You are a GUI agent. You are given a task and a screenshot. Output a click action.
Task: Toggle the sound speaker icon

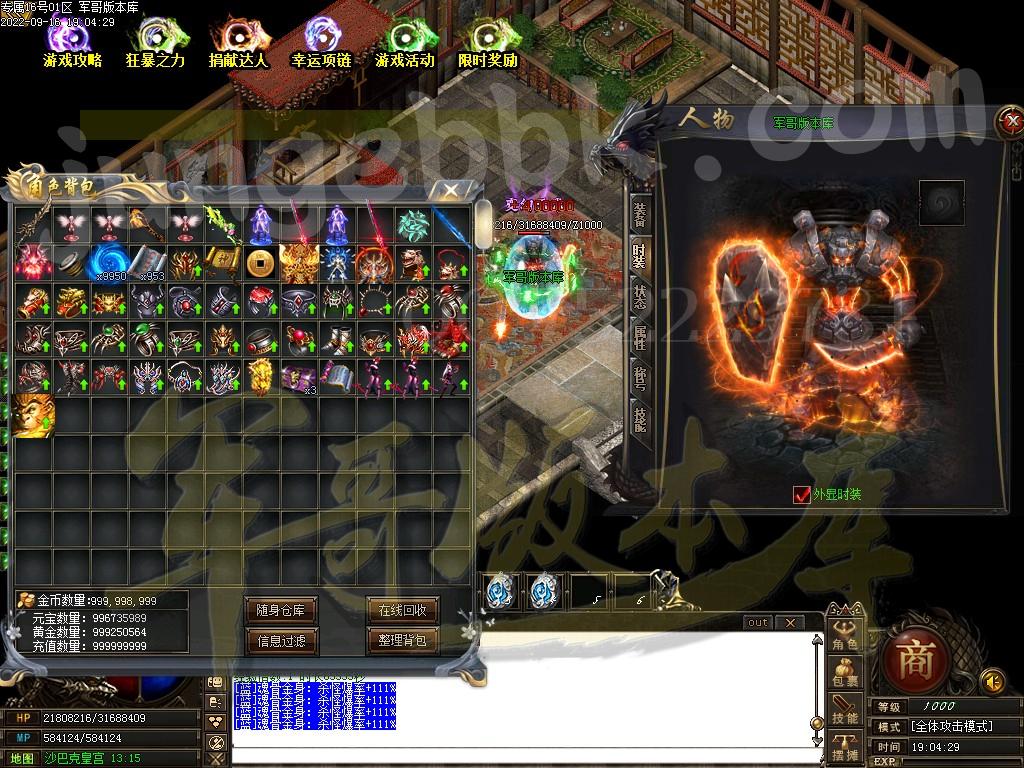pos(992,681)
